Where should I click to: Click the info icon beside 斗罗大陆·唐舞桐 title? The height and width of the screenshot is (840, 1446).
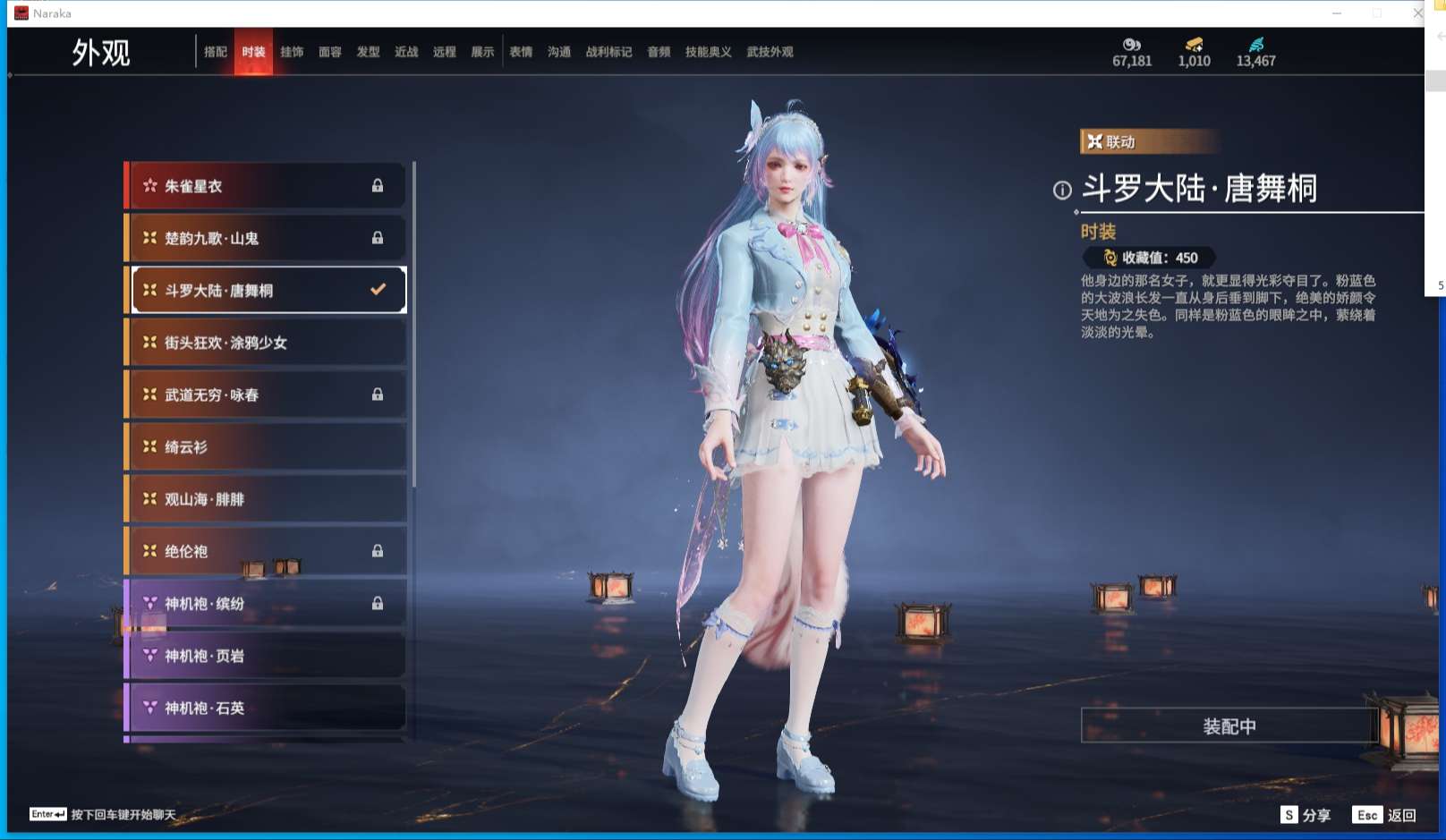pyautogui.click(x=1061, y=190)
